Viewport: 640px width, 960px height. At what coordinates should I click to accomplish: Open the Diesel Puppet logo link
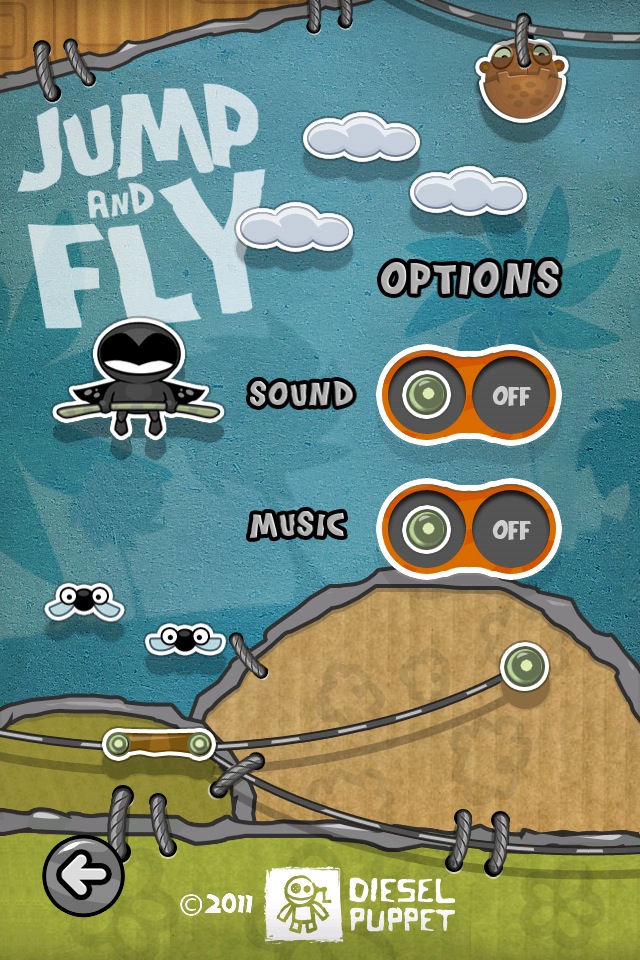click(359, 903)
